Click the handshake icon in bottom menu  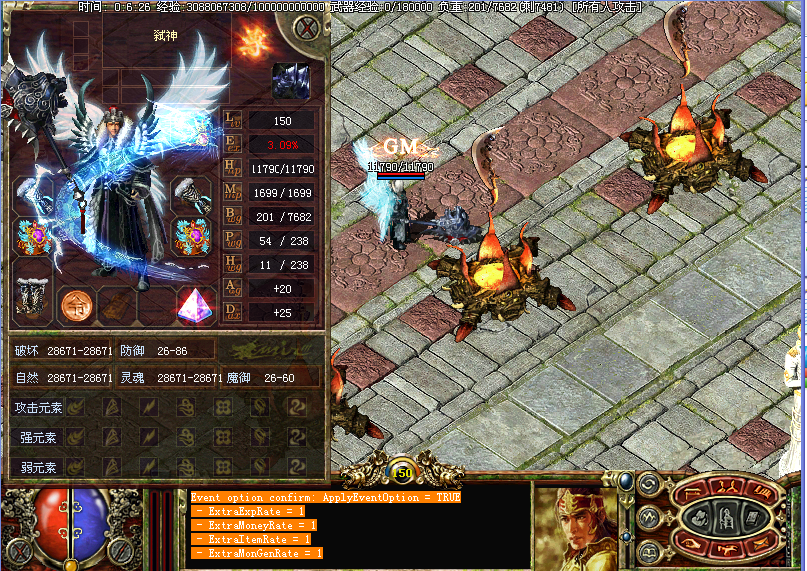pos(727,548)
